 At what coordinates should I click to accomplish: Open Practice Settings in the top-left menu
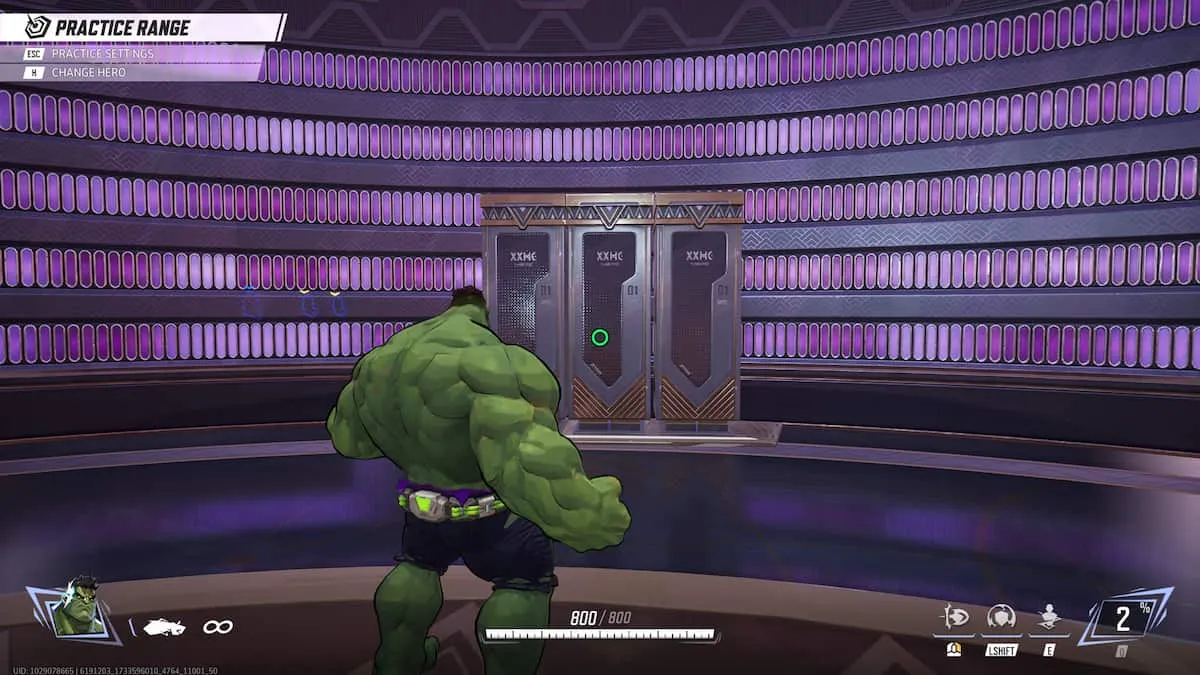point(102,53)
